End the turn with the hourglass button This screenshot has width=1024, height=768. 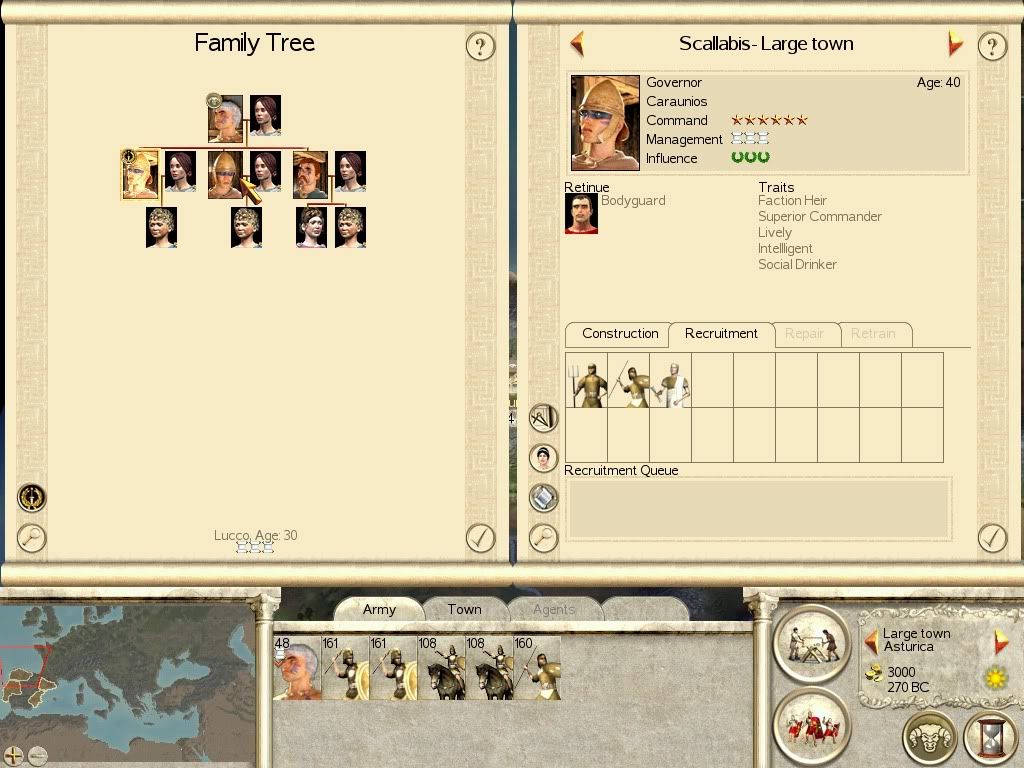pos(990,737)
